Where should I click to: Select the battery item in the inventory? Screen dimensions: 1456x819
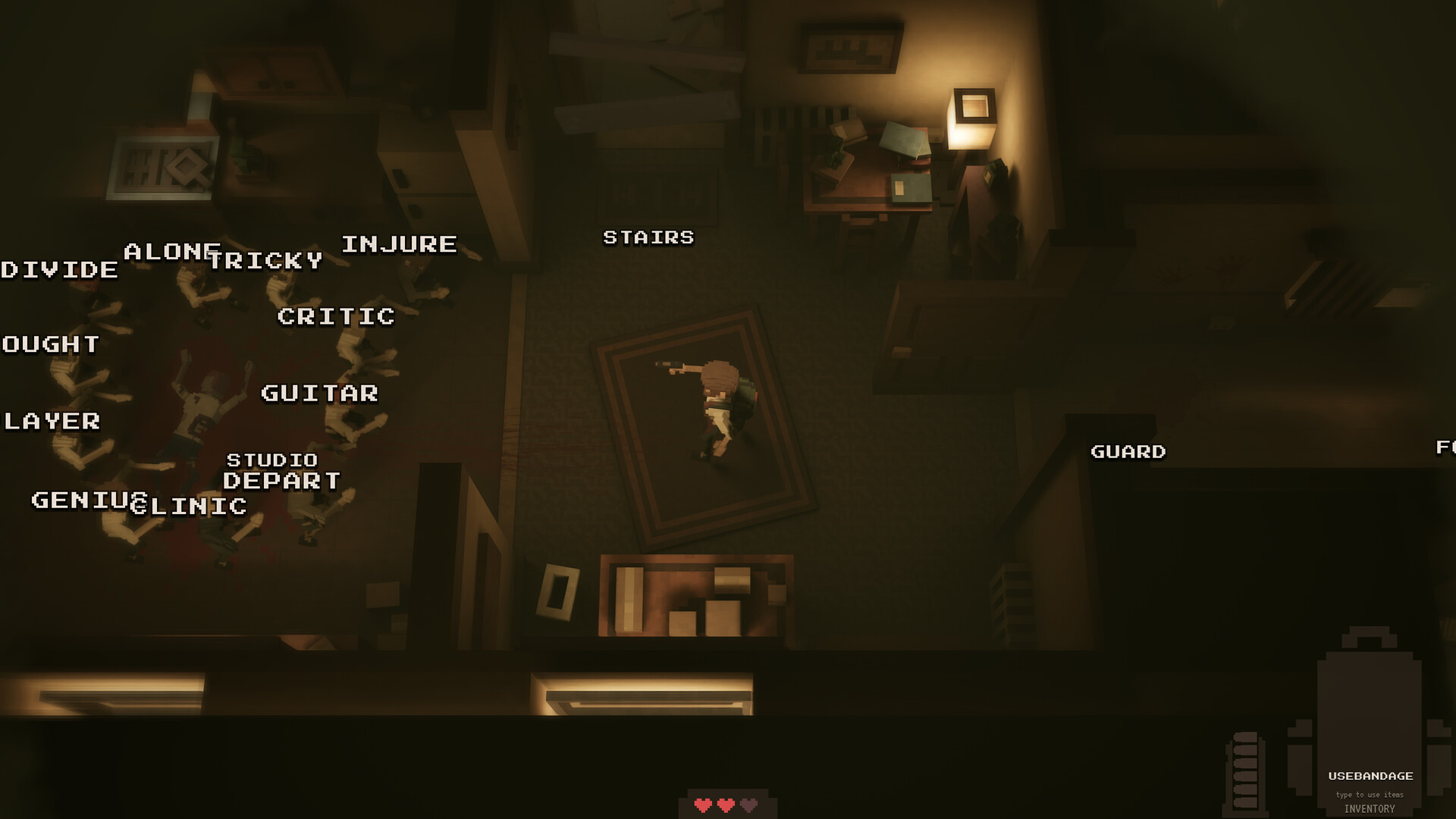pyautogui.click(x=1244, y=771)
